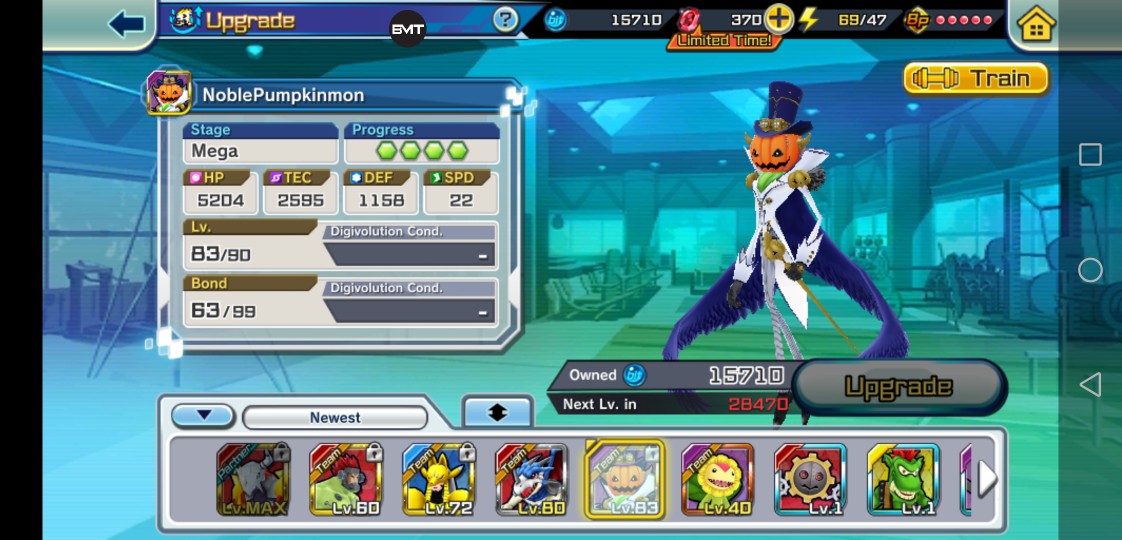Add currency with the yellow plus button

click(x=778, y=19)
